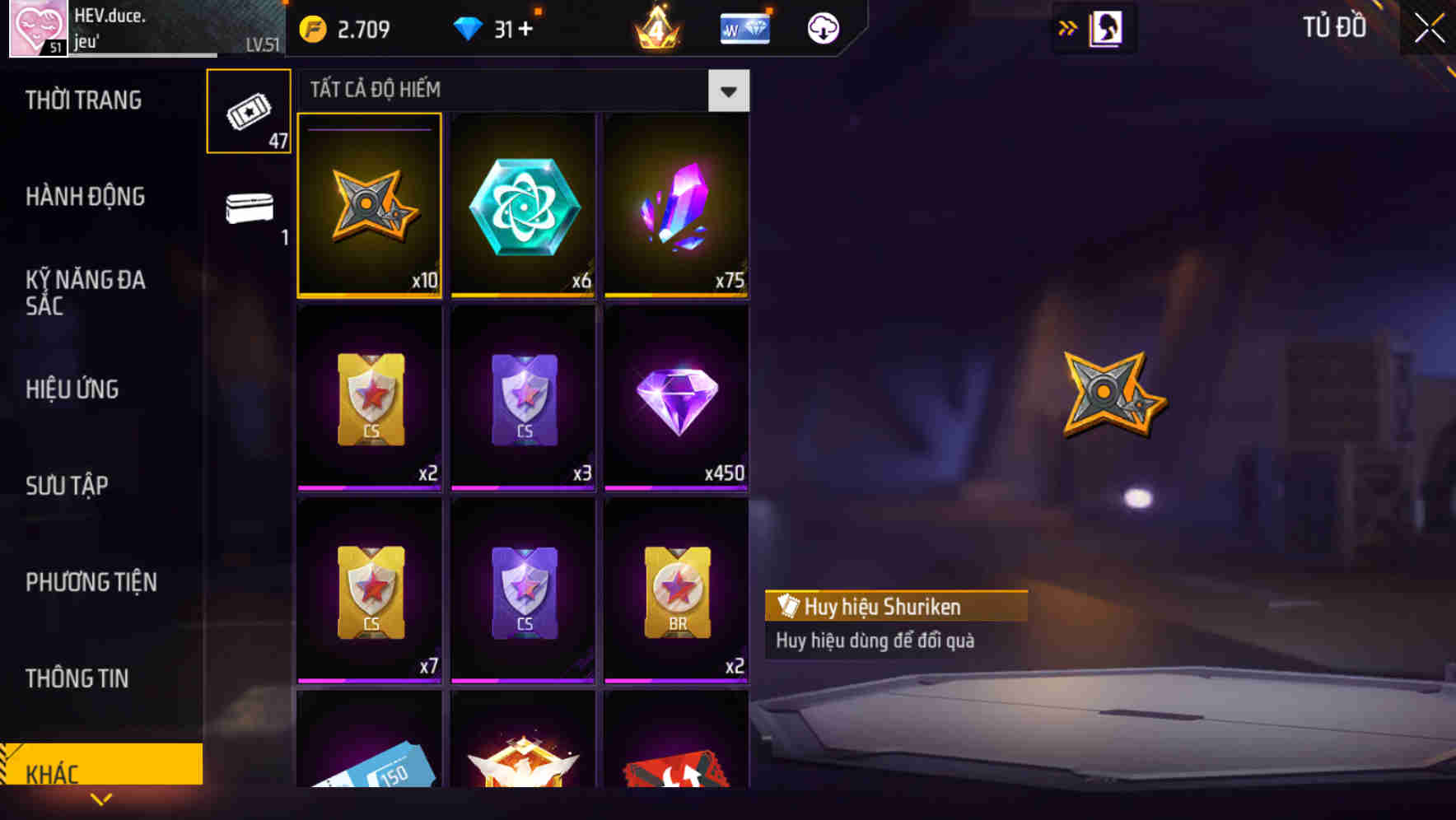This screenshot has width=1456, height=820.
Task: Select the ticket category icon showing 47
Action: 248,112
